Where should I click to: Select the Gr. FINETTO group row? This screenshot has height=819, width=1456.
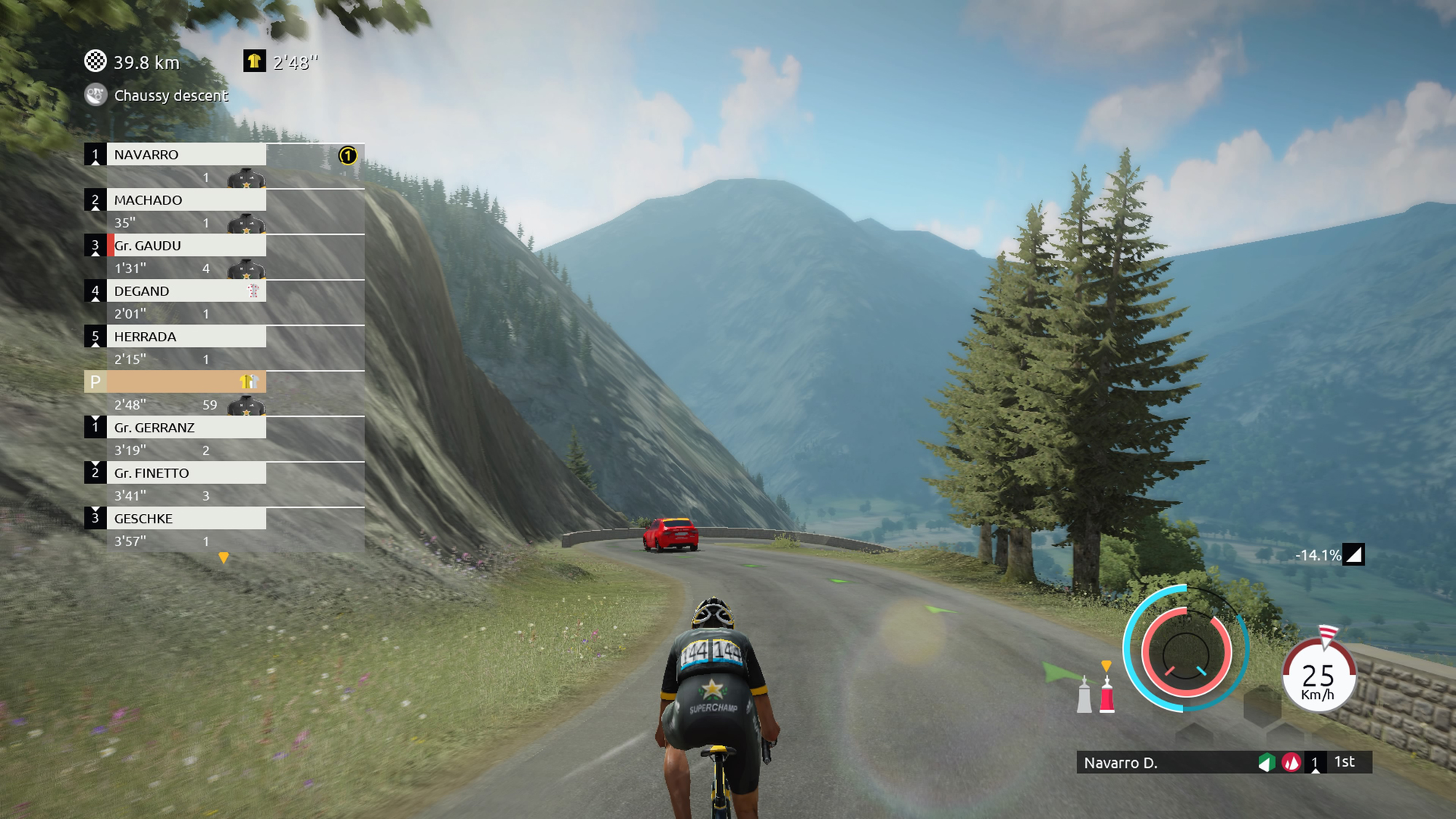click(x=186, y=473)
